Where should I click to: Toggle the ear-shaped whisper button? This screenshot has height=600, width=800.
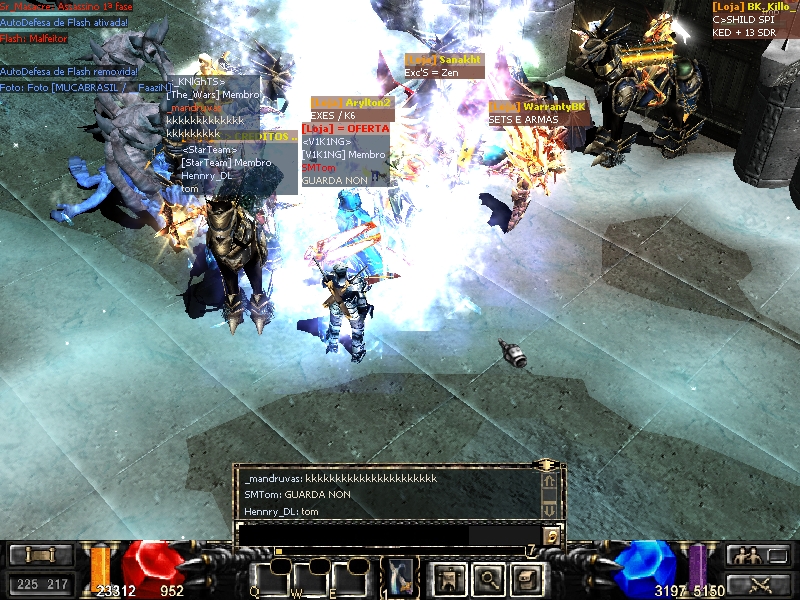coord(551,536)
